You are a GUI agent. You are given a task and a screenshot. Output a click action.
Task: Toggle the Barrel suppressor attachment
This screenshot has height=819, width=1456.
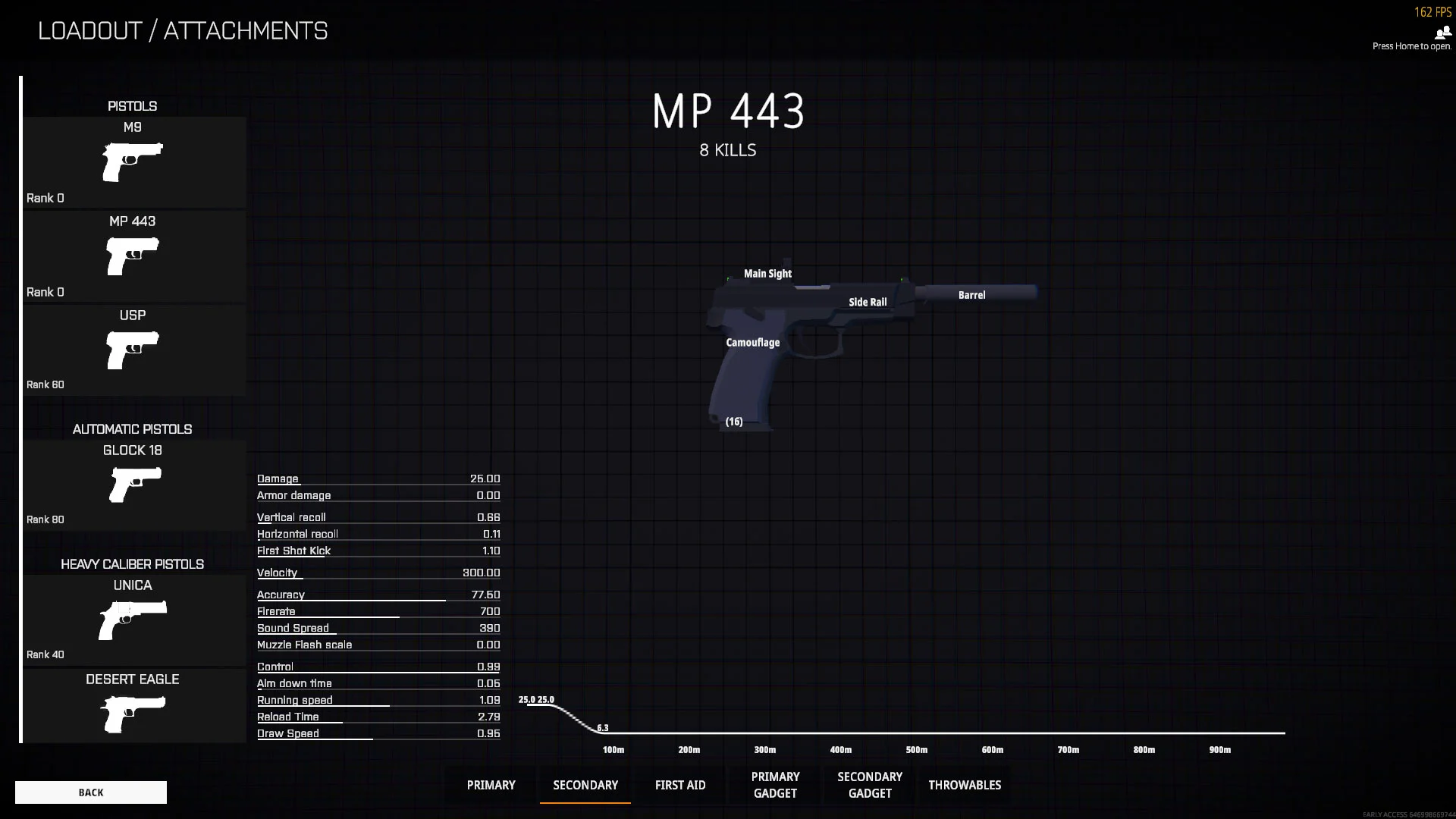[x=971, y=295]
